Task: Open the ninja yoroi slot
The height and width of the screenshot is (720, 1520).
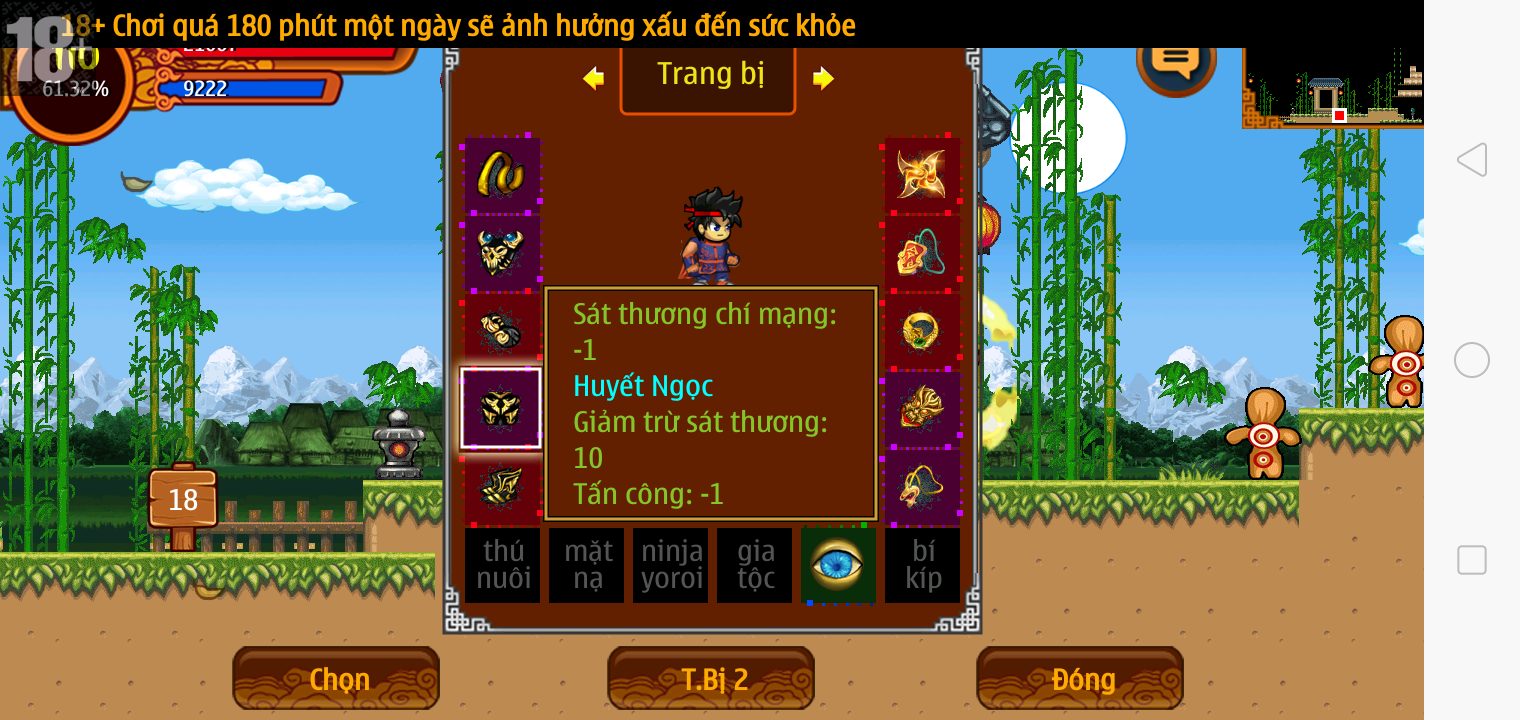Action: pyautogui.click(x=670, y=565)
